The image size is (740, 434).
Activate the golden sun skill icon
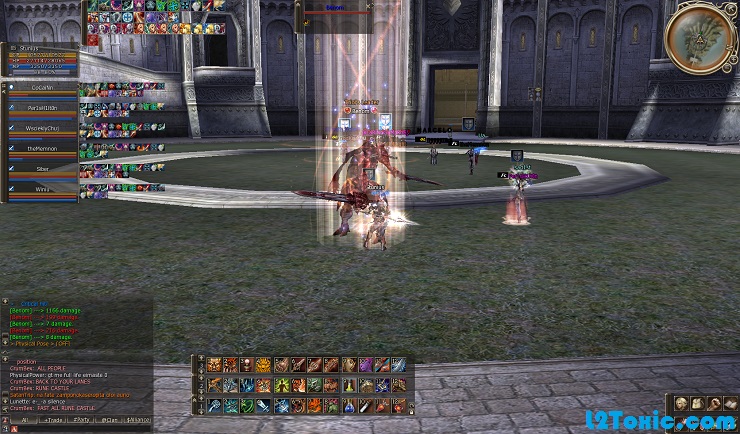(x=264, y=366)
